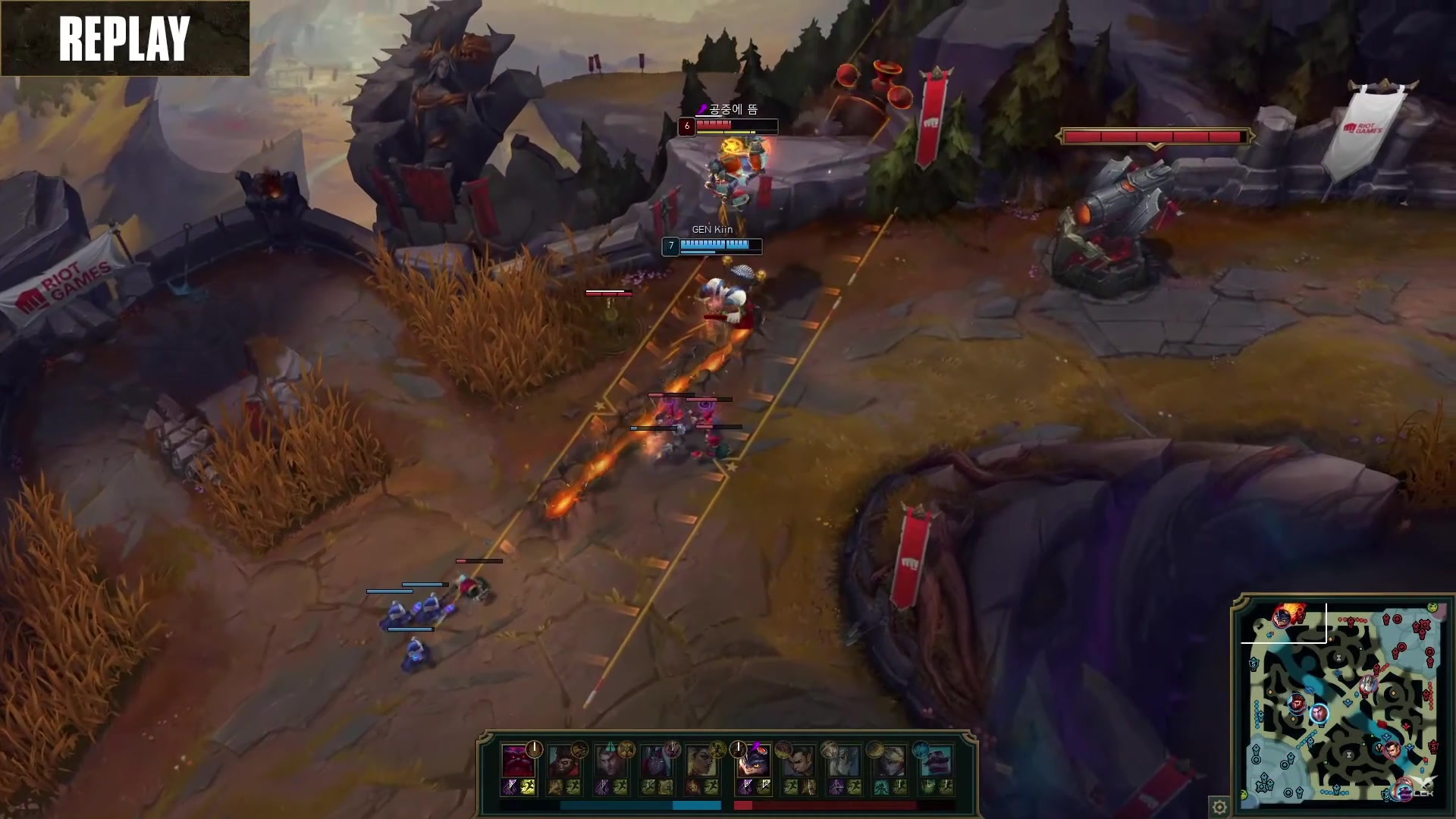Select the red Ornn champion portrait
Image resolution: width=1456 pixels, height=819 pixels.
(x=517, y=761)
